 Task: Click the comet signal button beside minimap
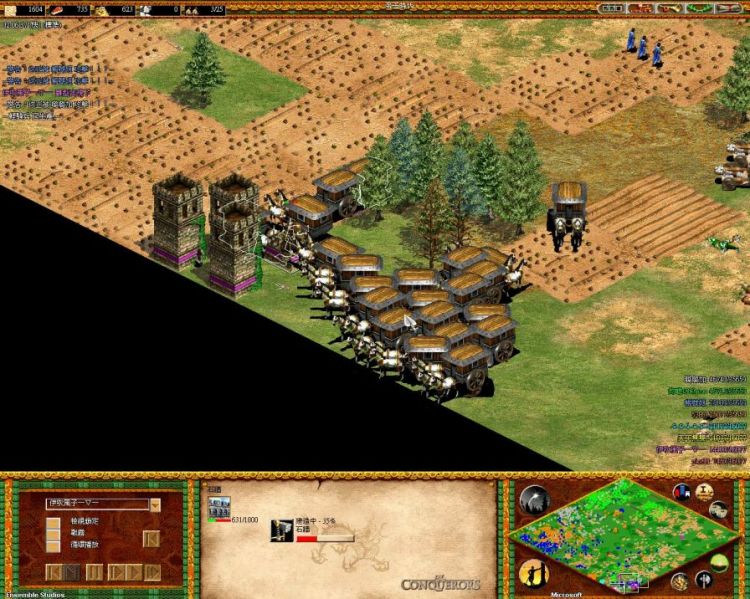533,498
